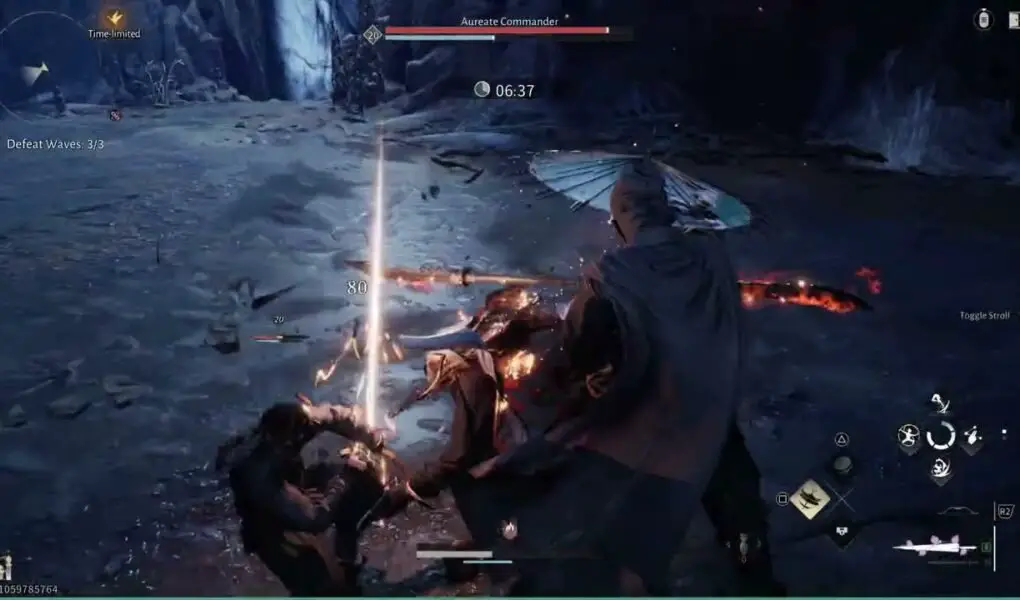Select the top ability in the skill wheel
Screen dimensions: 1020x600
click(x=940, y=405)
